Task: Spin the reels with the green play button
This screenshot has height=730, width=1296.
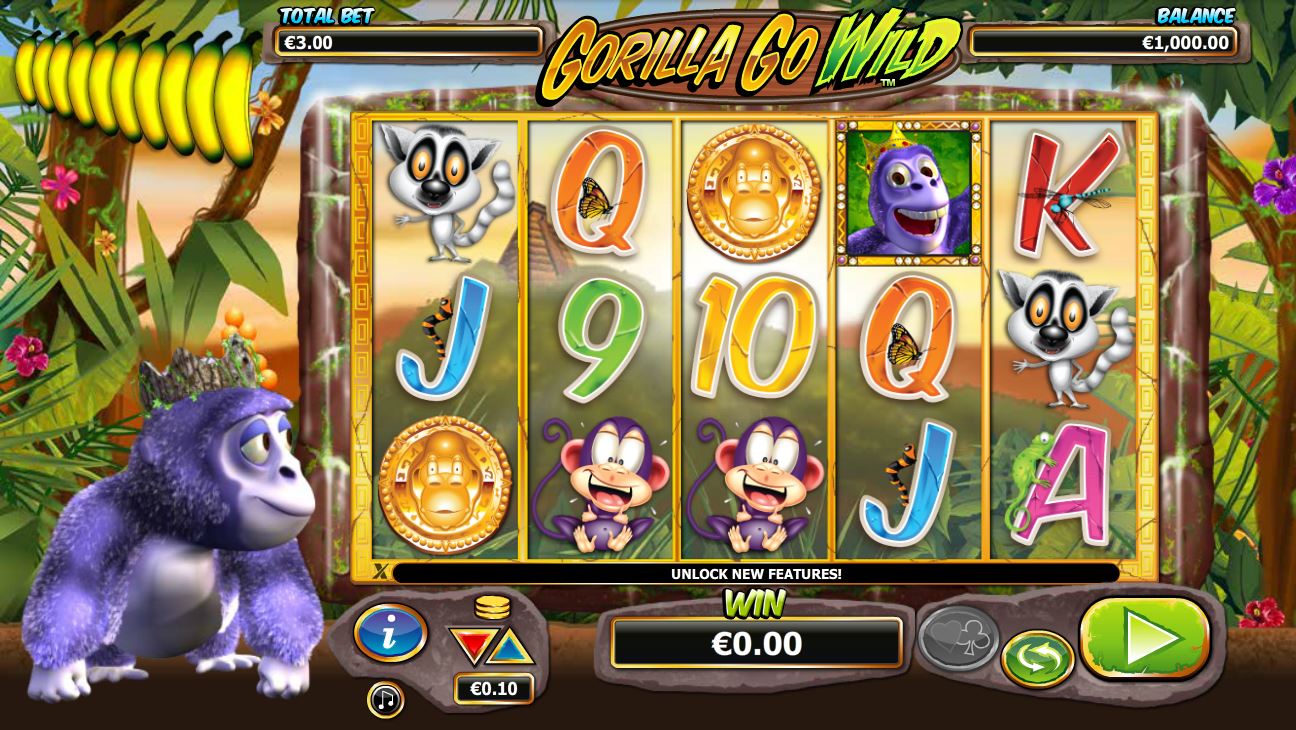Action: point(1145,638)
